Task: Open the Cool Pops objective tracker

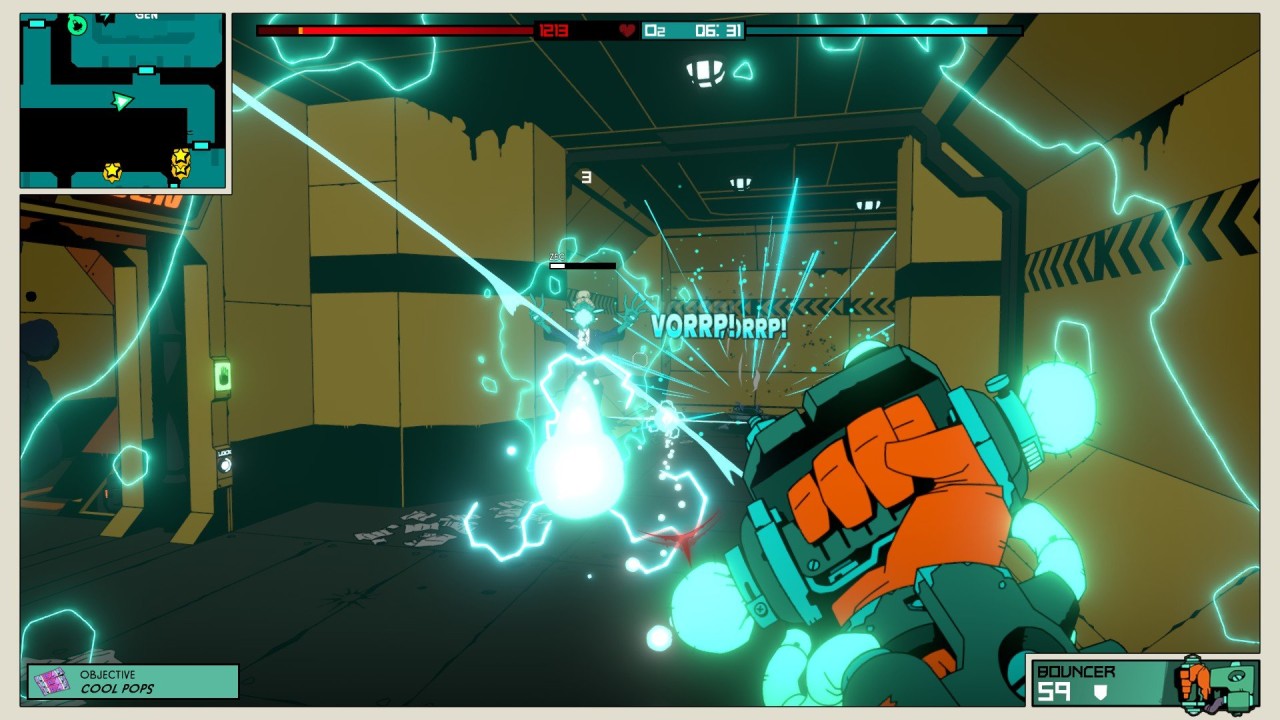Action: coord(133,681)
